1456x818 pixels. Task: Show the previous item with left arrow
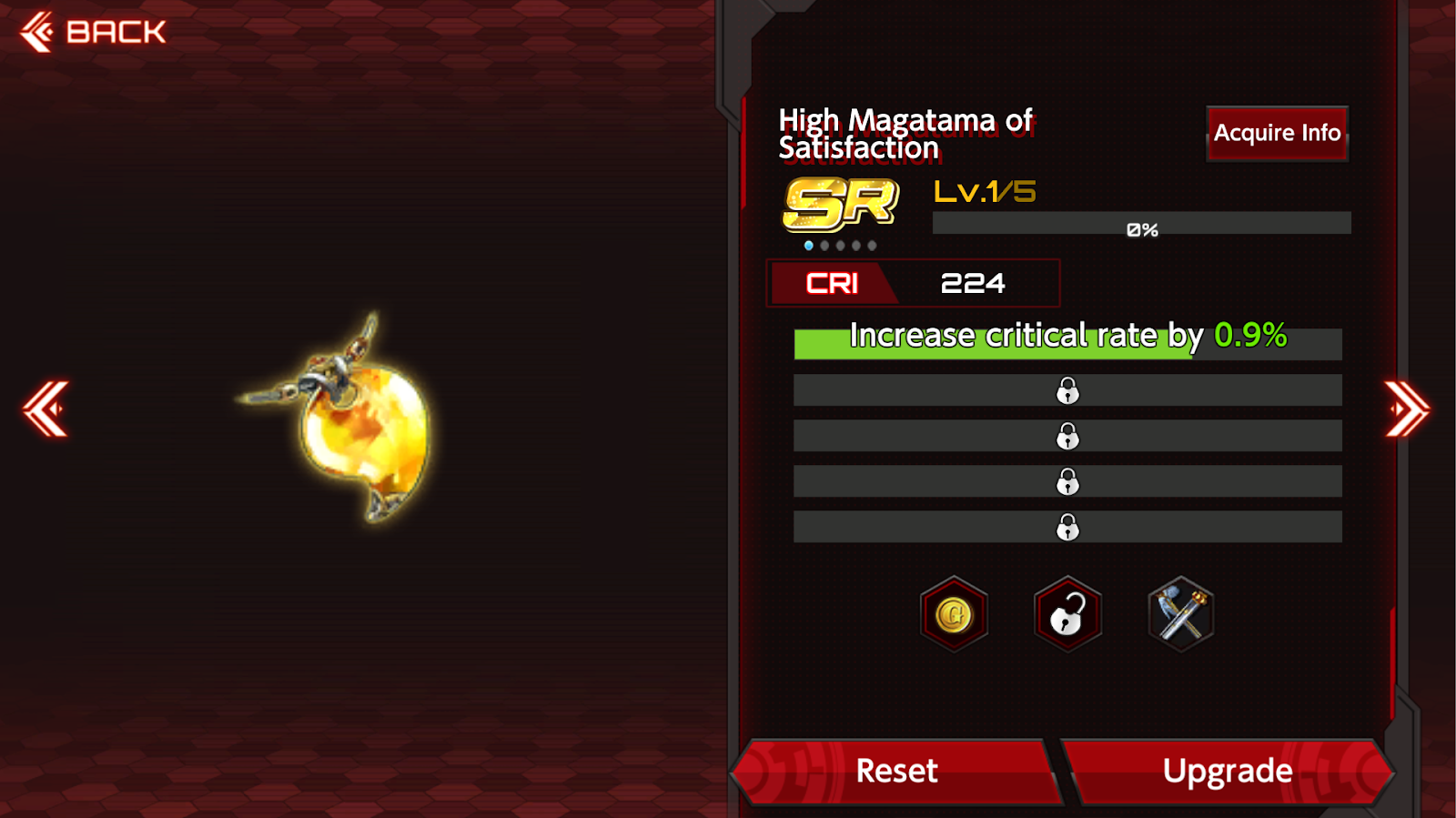(46, 409)
